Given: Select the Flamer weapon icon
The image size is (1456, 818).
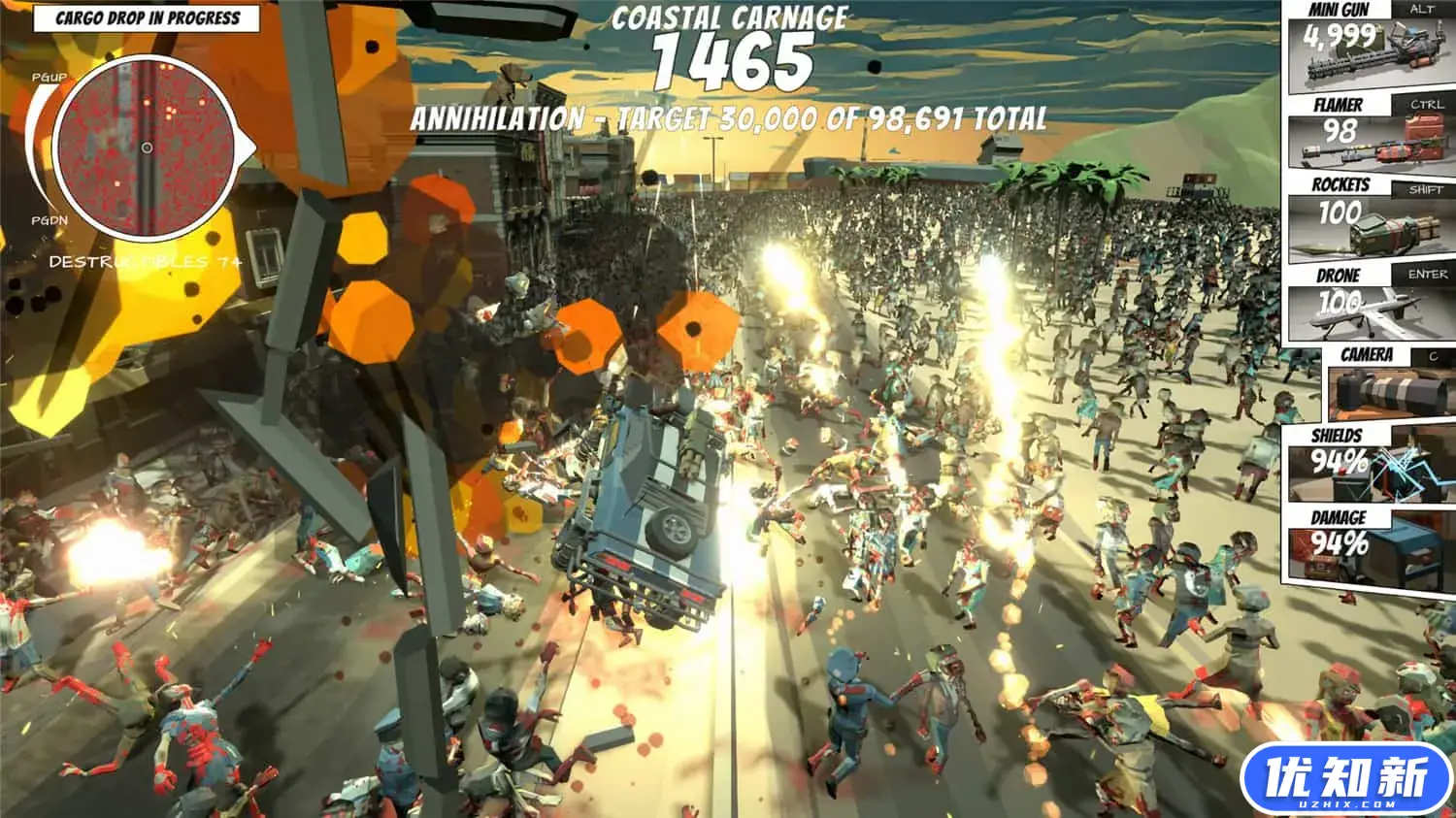Looking at the screenshot, I should click(1367, 143).
